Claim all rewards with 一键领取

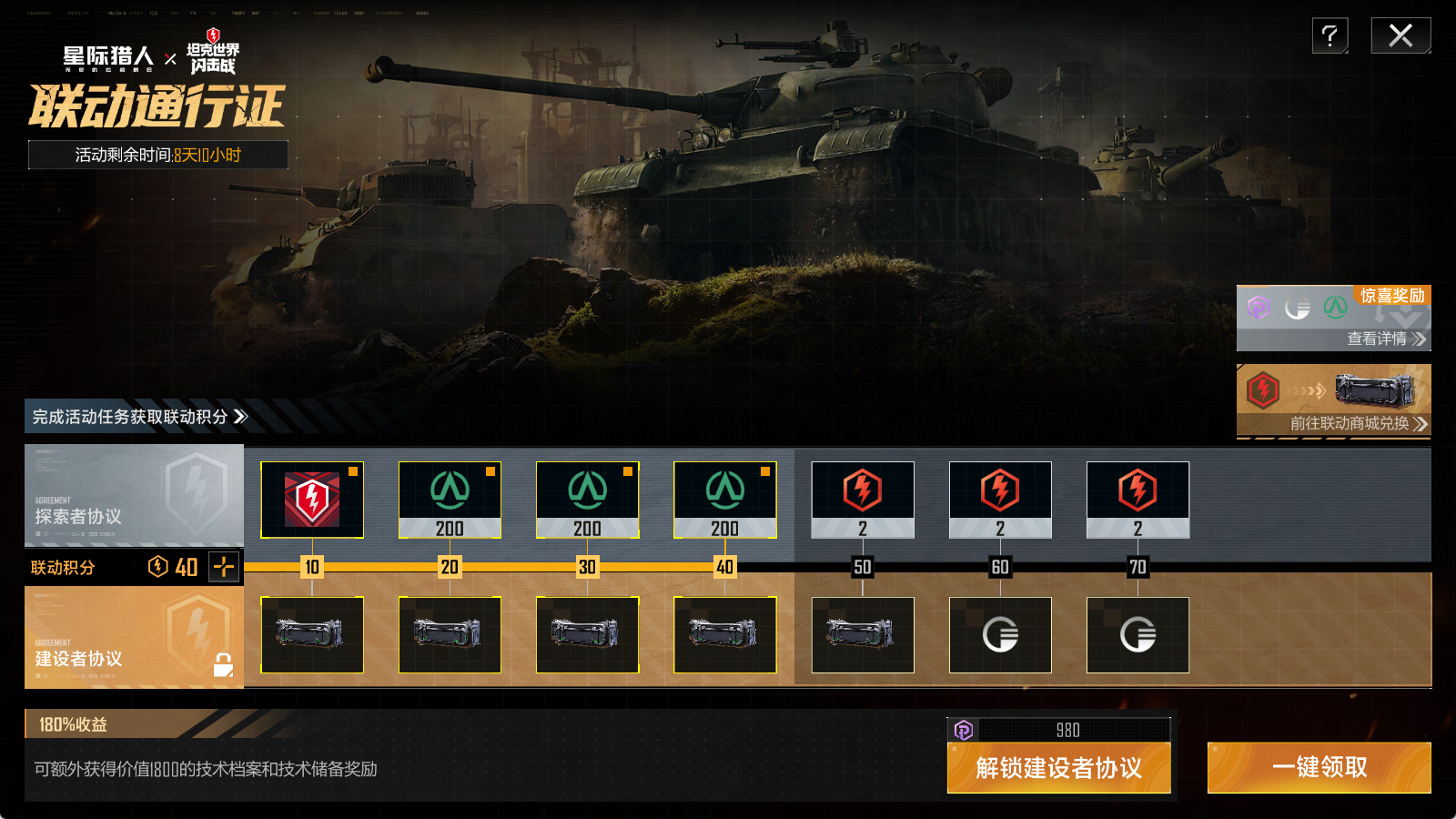(x=1319, y=768)
